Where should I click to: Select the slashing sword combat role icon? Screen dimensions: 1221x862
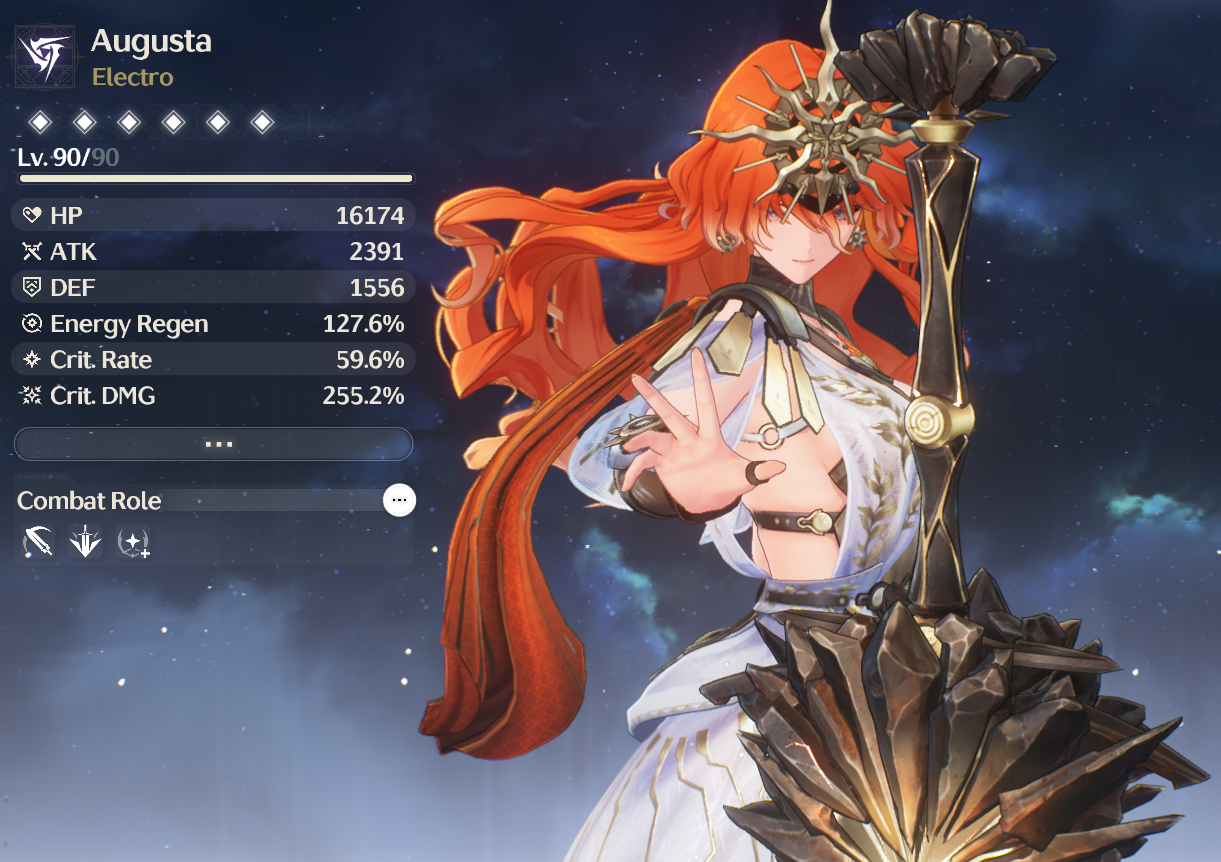38,543
